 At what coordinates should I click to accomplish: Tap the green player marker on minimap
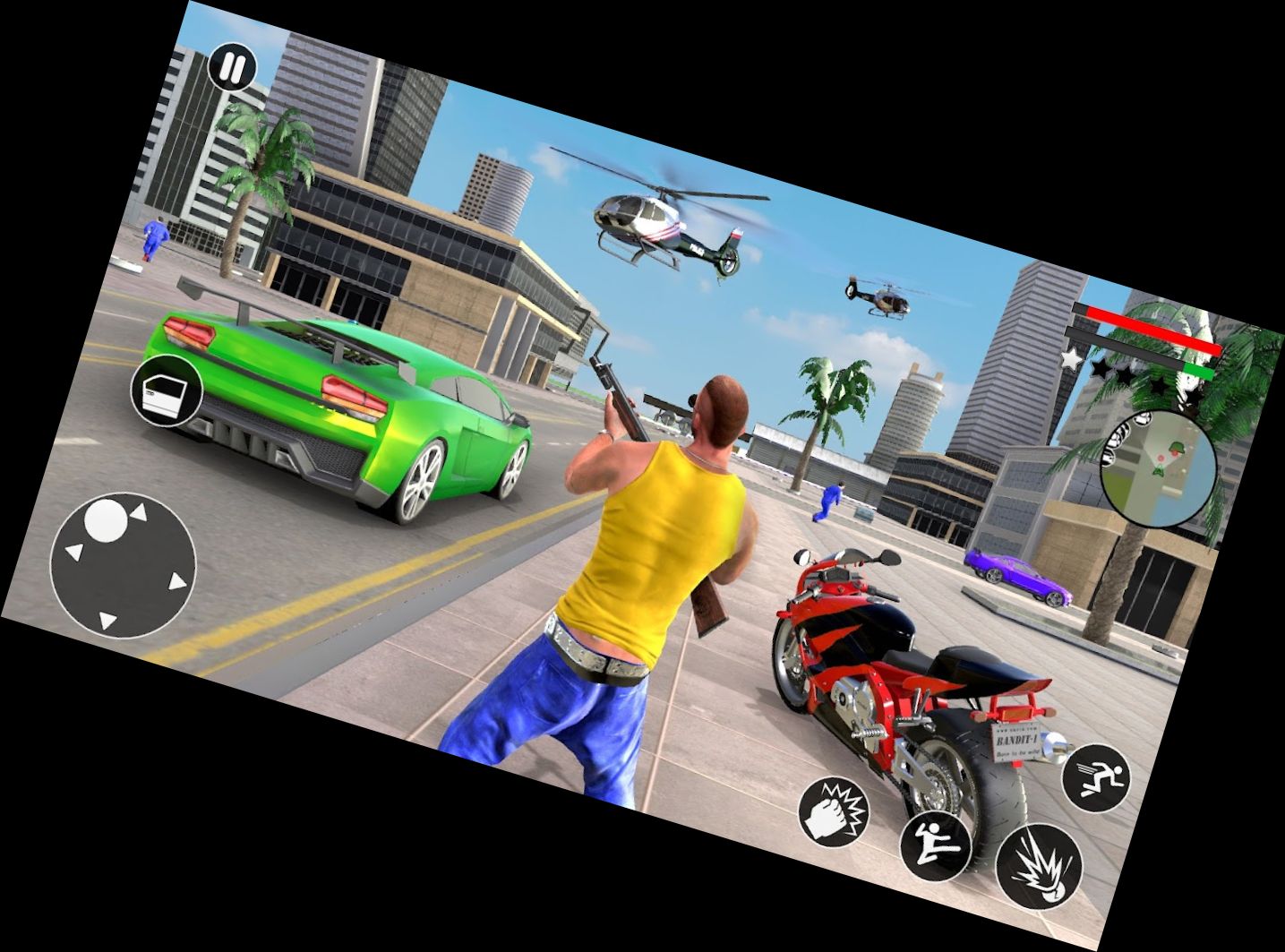point(1158,470)
